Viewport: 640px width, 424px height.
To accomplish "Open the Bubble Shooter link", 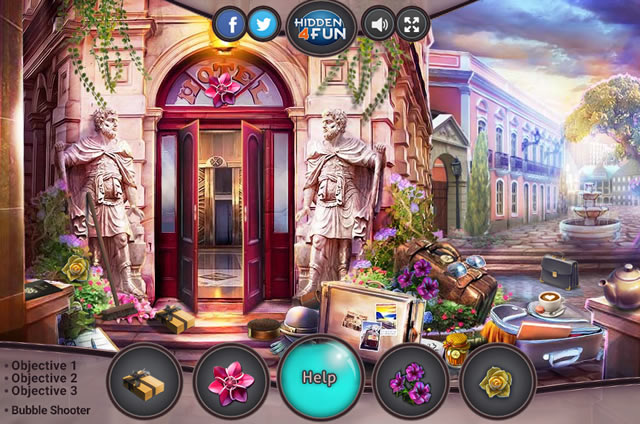I will click(50, 410).
